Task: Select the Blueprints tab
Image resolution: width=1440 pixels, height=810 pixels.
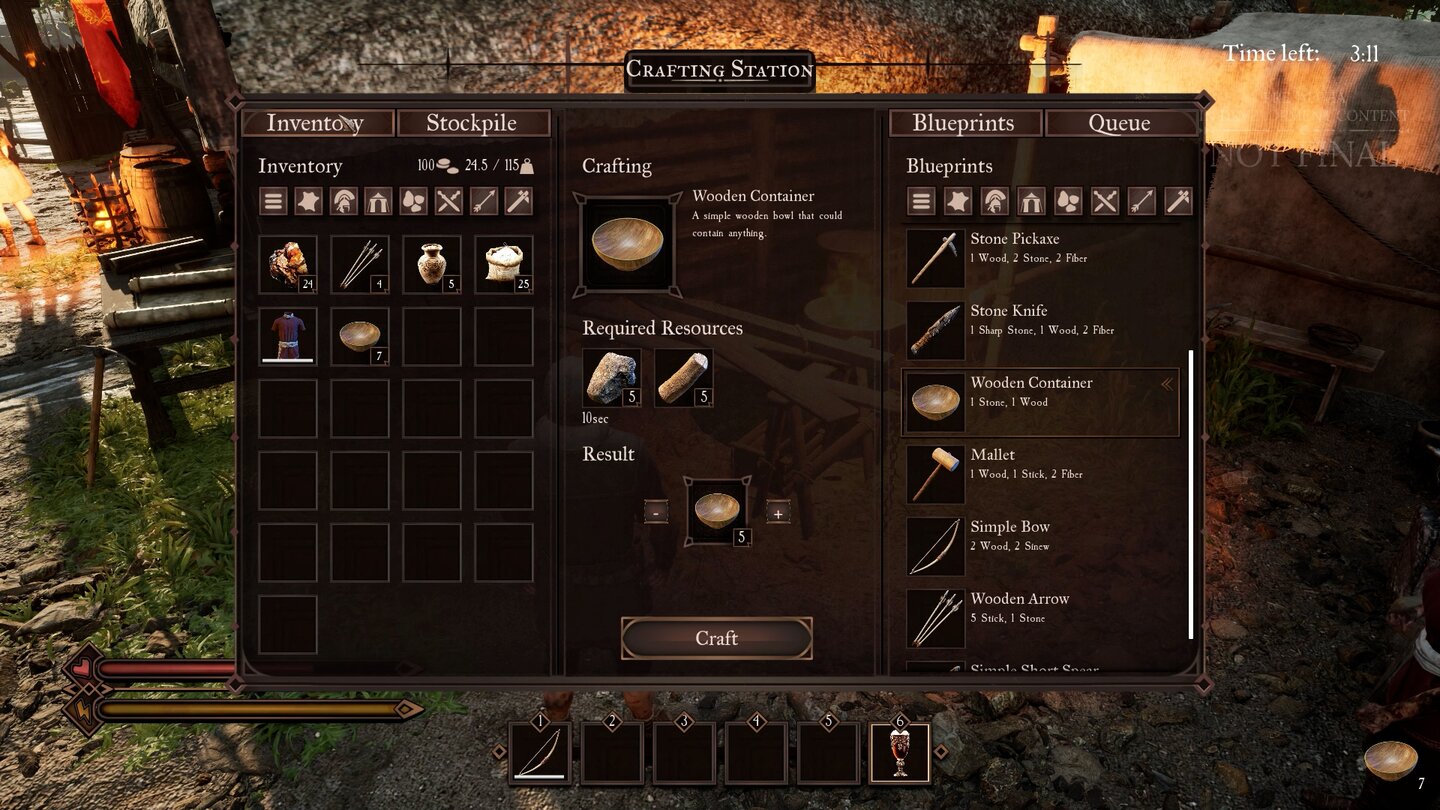Action: click(963, 123)
